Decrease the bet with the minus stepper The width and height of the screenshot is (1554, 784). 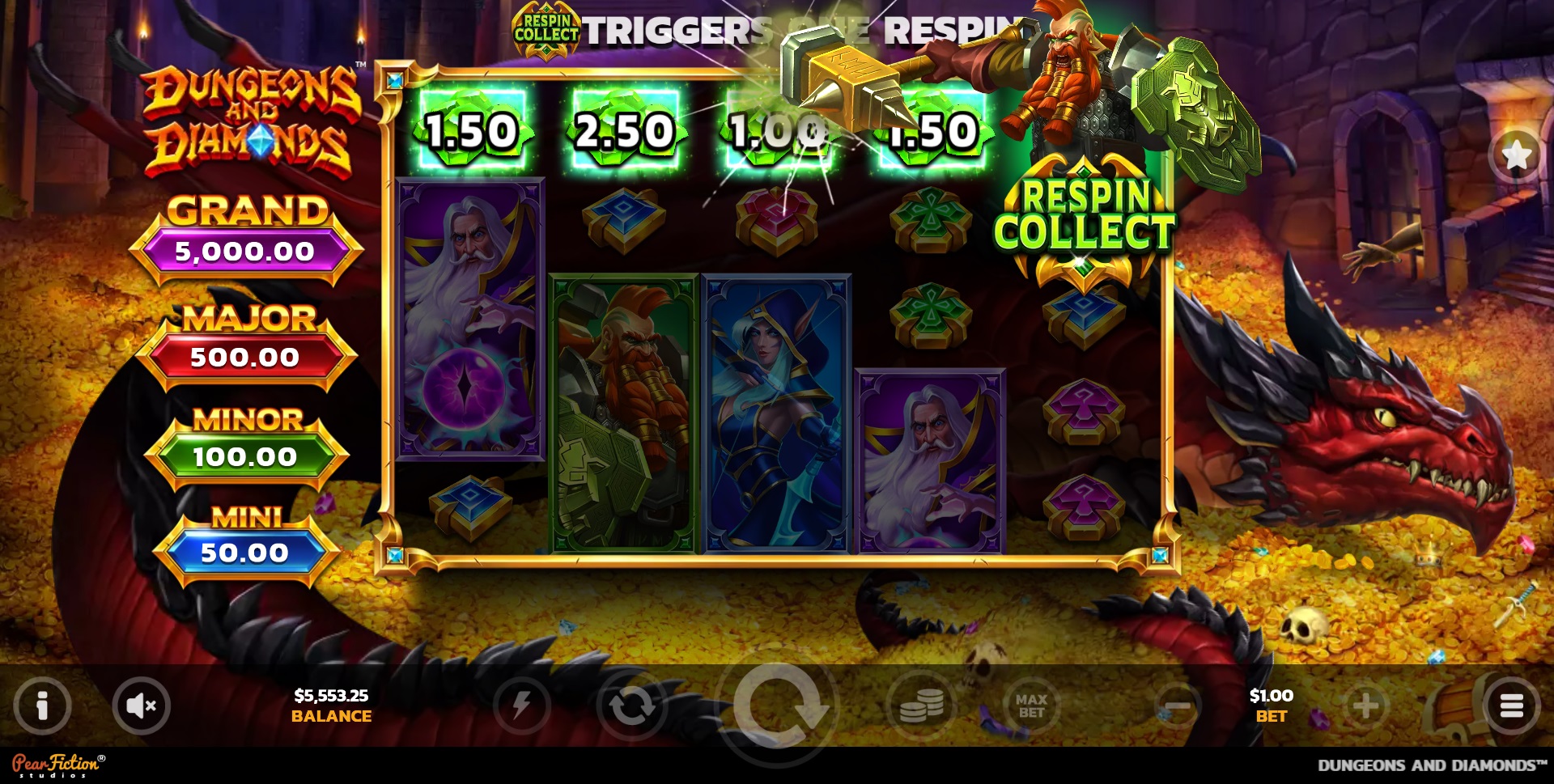pyautogui.click(x=1178, y=706)
